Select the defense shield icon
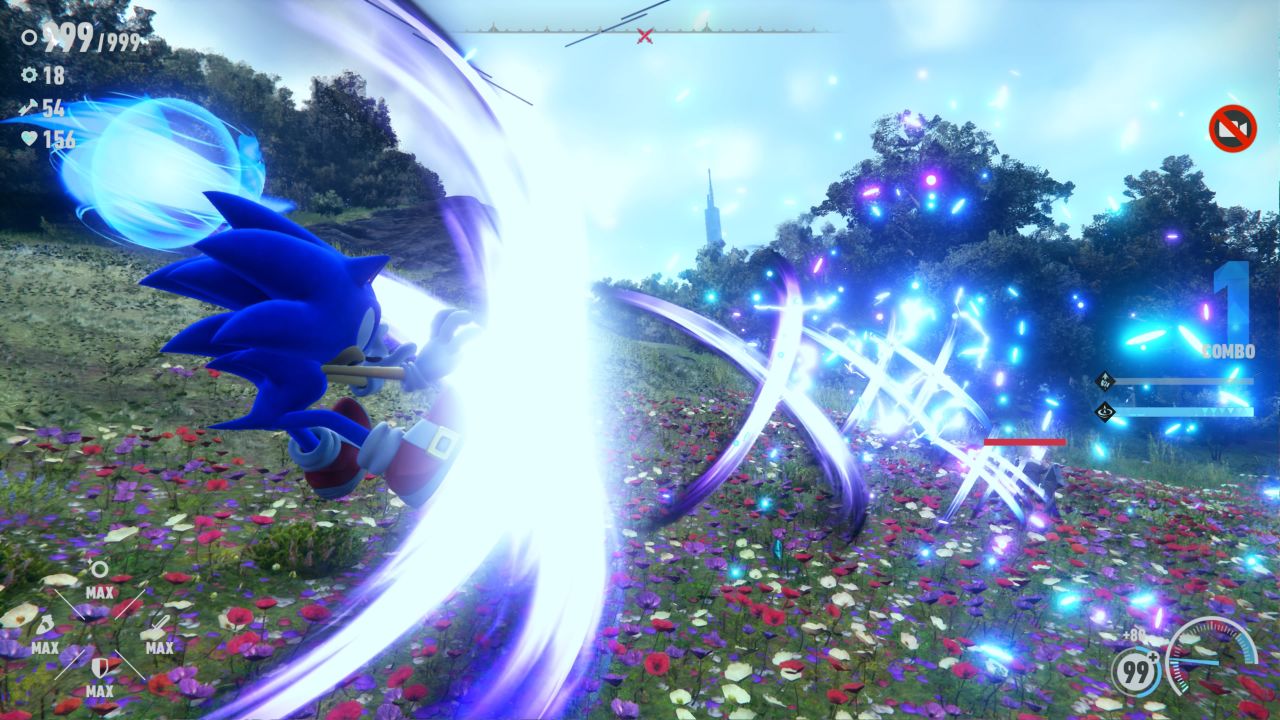This screenshot has width=1280, height=720. [101, 665]
